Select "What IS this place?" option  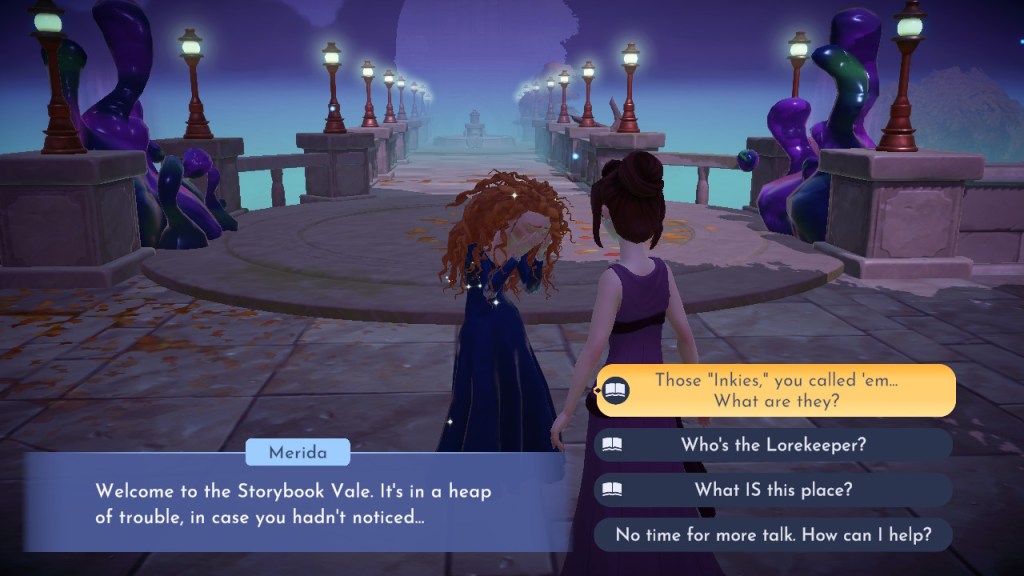pos(773,490)
